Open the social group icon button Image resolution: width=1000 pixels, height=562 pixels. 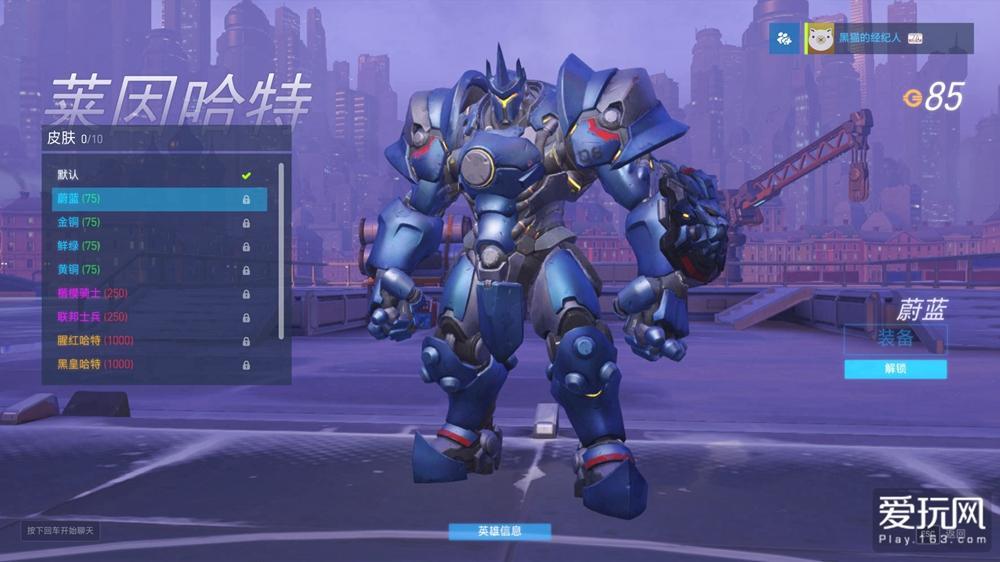[784, 38]
